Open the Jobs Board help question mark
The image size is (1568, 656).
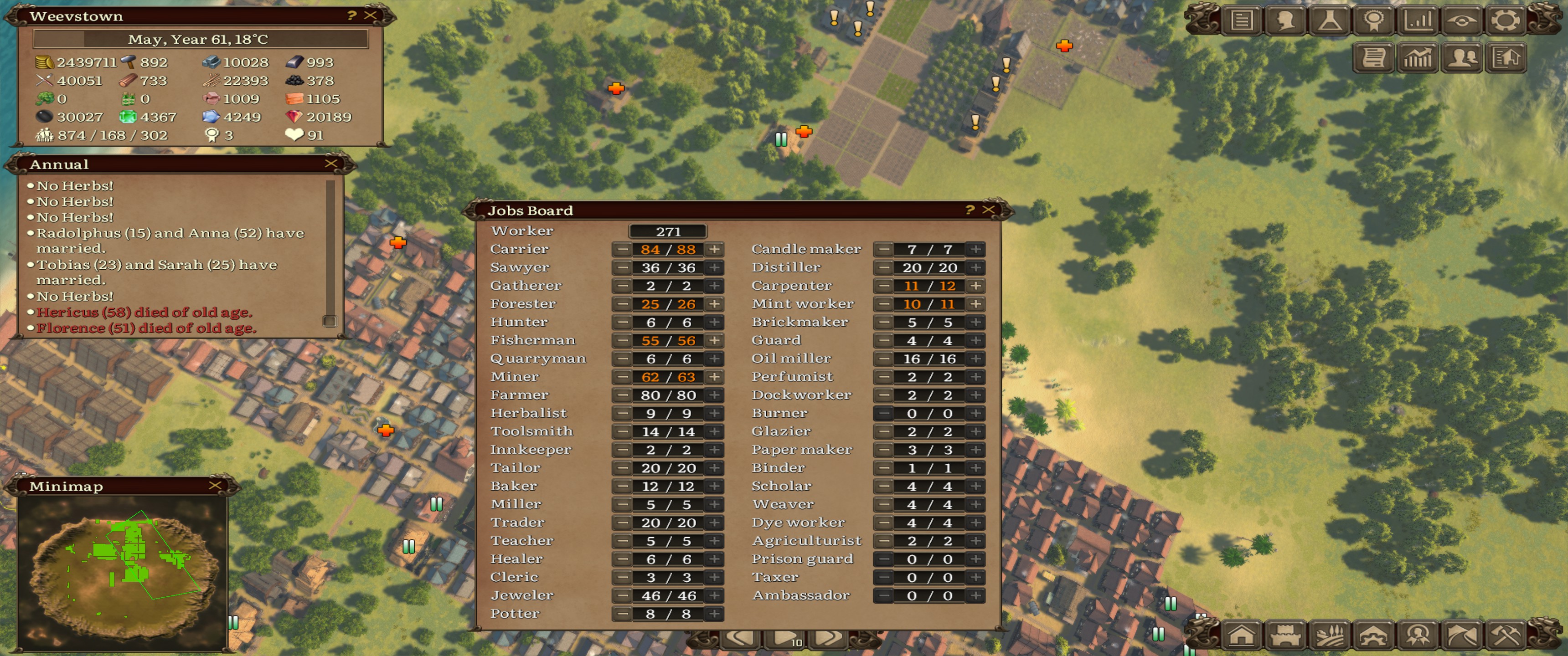[x=970, y=210]
